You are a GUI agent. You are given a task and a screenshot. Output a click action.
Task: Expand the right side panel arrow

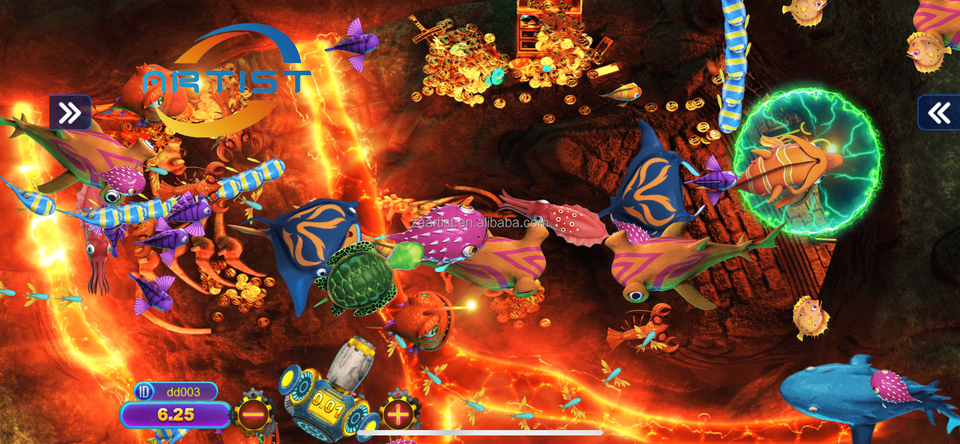tap(939, 113)
